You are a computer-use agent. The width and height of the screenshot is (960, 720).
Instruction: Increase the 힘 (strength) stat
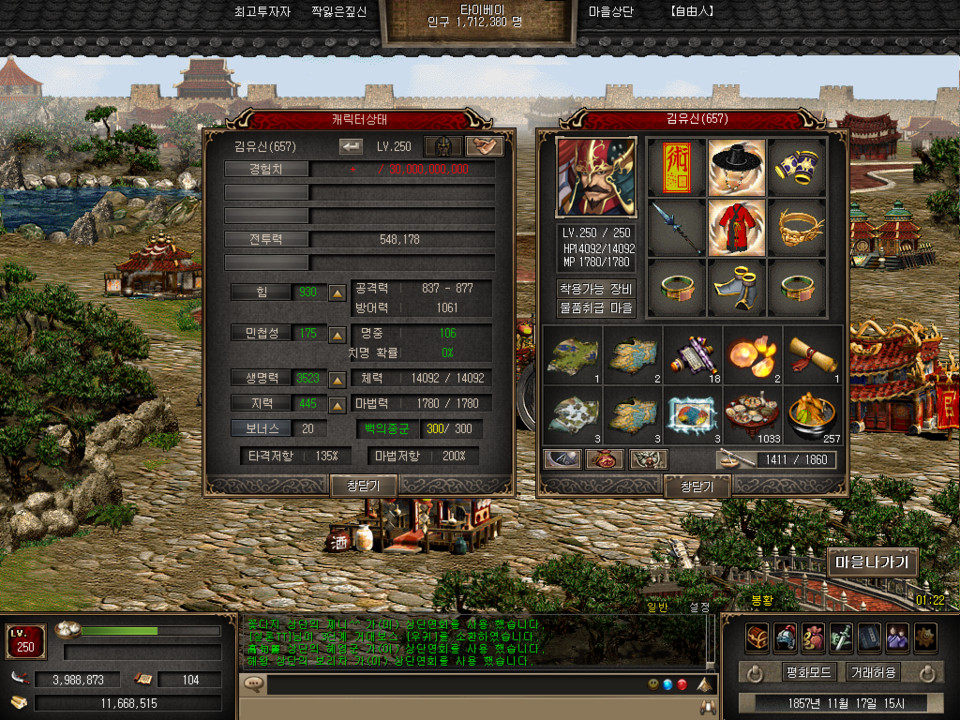(338, 292)
